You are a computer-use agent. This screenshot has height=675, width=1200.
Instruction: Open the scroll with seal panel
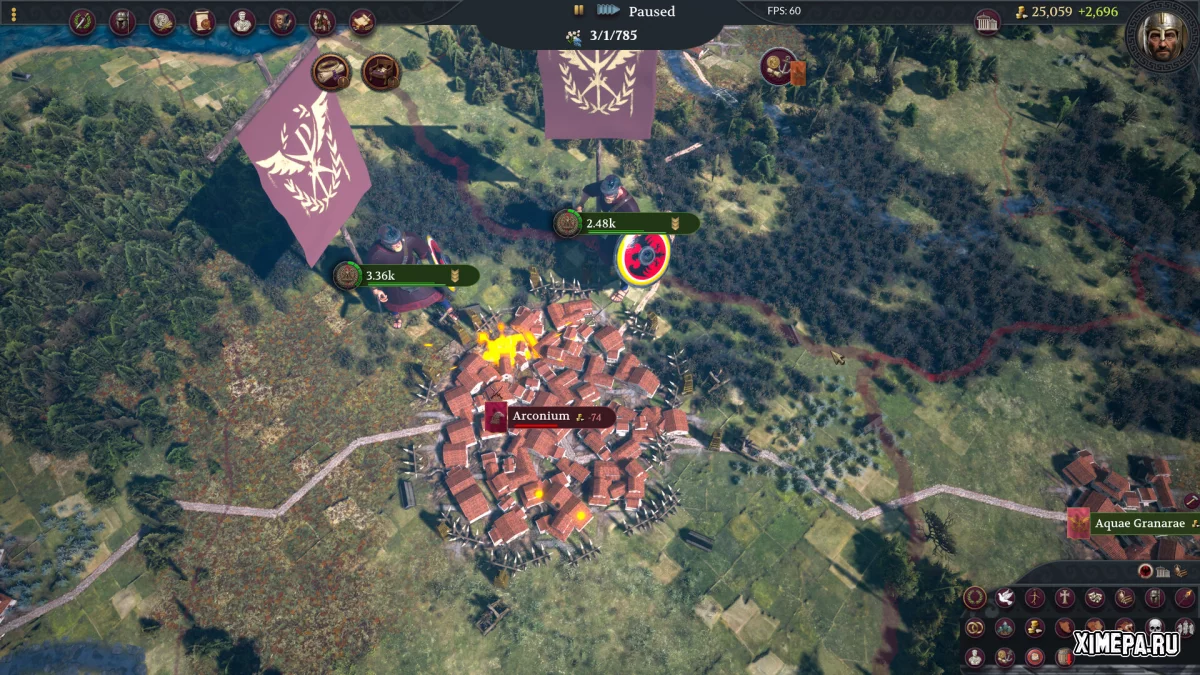pos(202,22)
